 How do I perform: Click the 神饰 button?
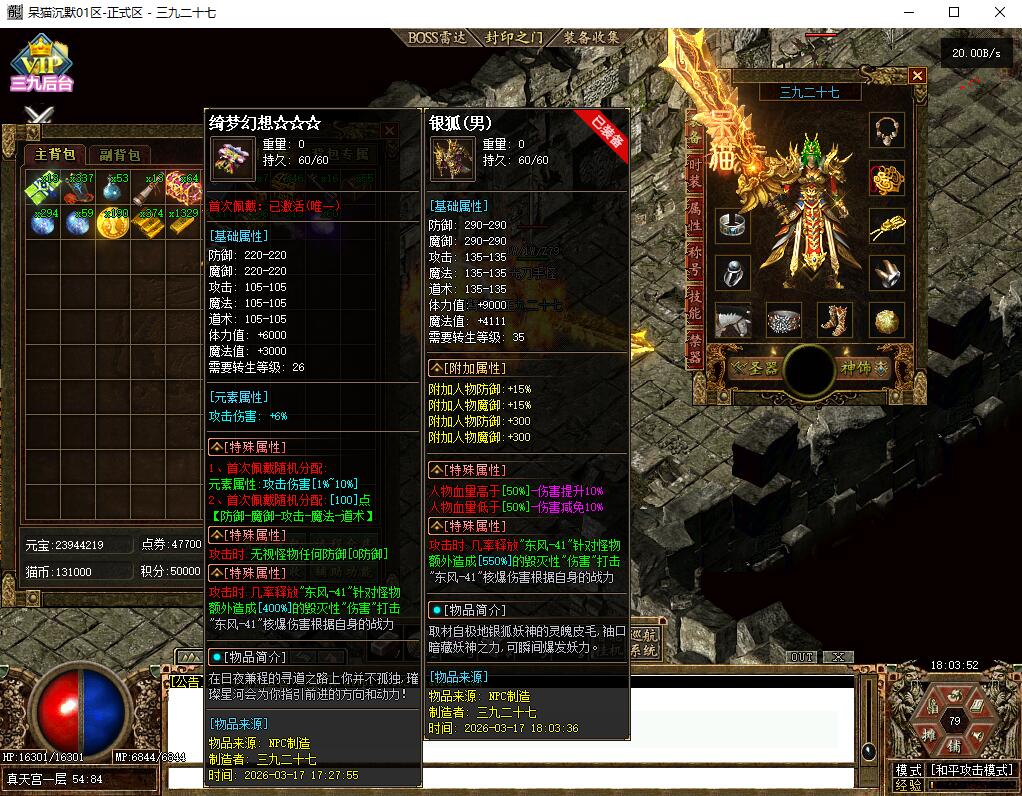click(861, 368)
